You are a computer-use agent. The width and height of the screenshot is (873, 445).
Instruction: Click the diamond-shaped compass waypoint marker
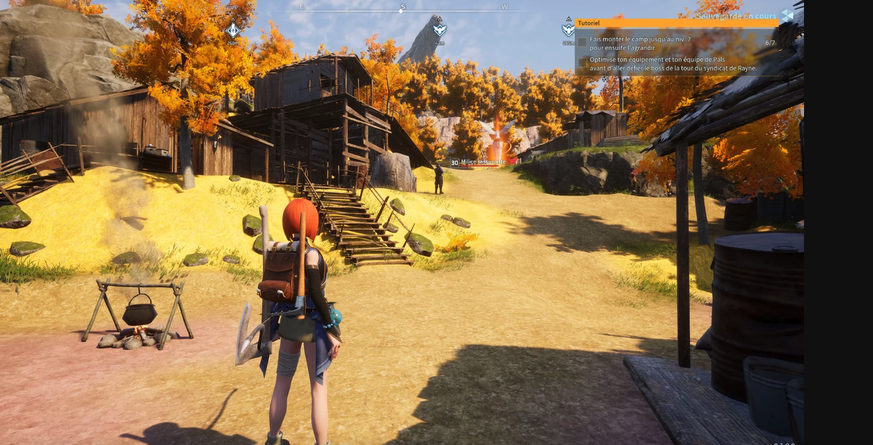(233, 30)
